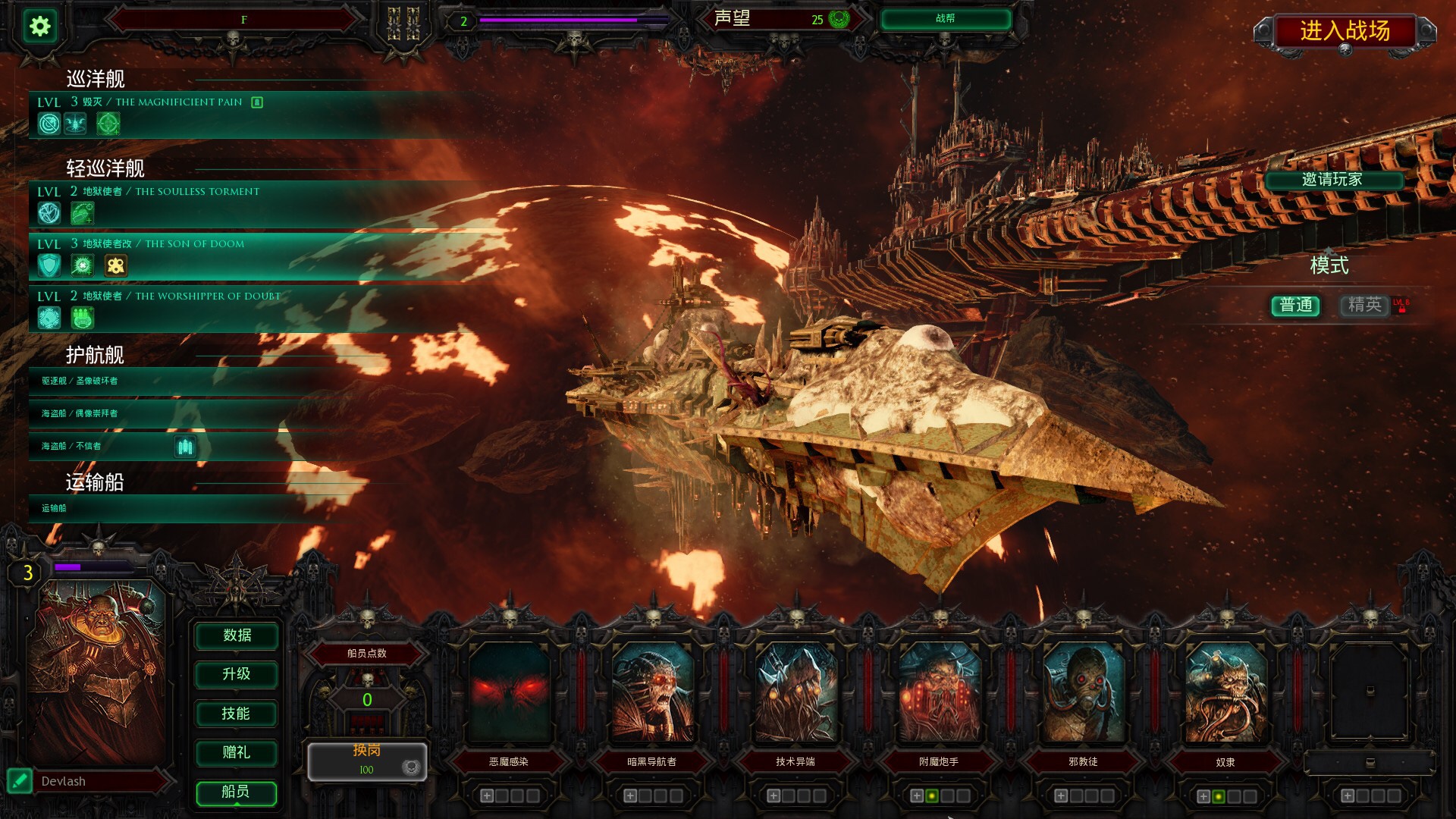Show the 赠礼 favours tab
Screen dimensions: 1456x819
[x=237, y=752]
